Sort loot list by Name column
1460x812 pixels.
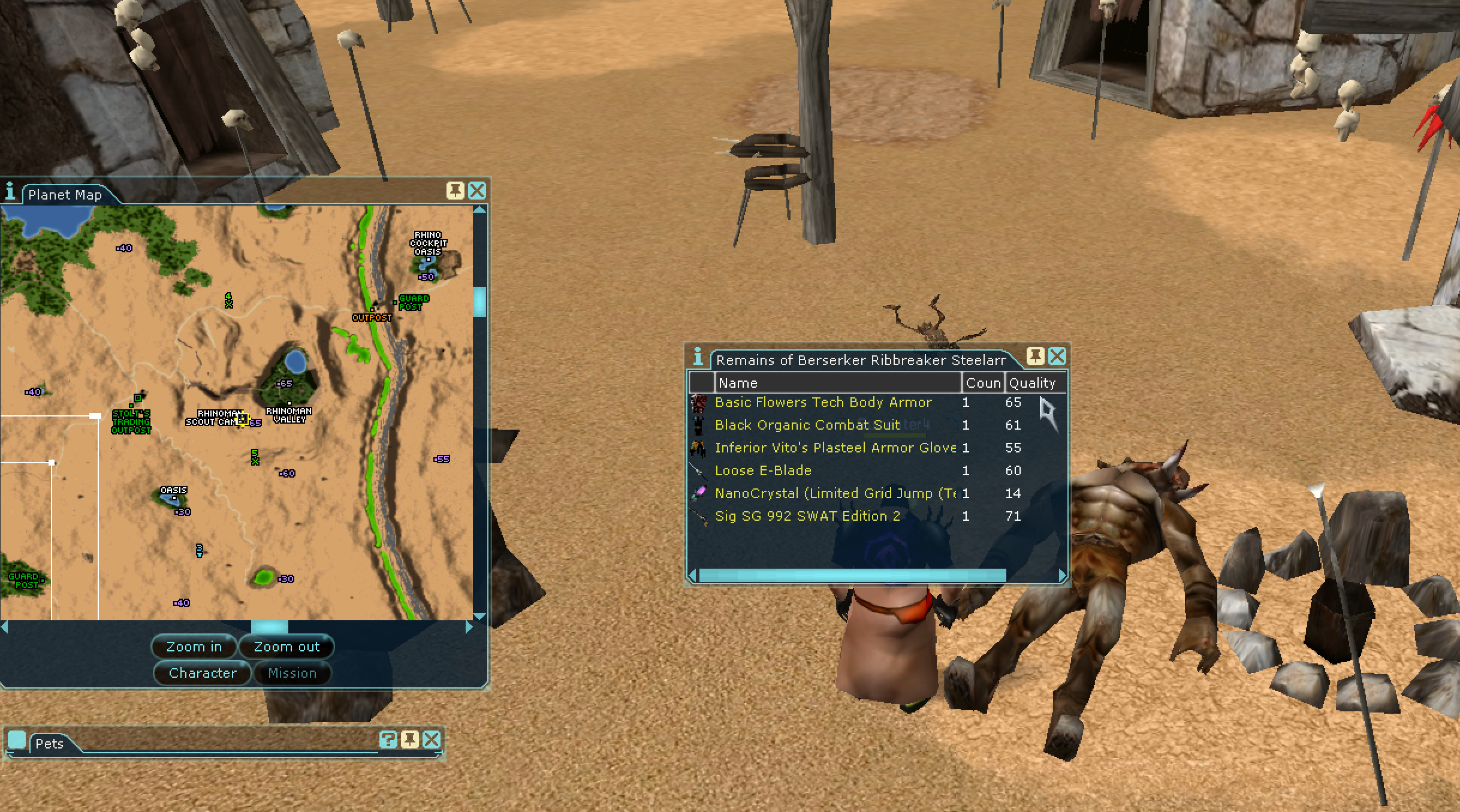[837, 383]
